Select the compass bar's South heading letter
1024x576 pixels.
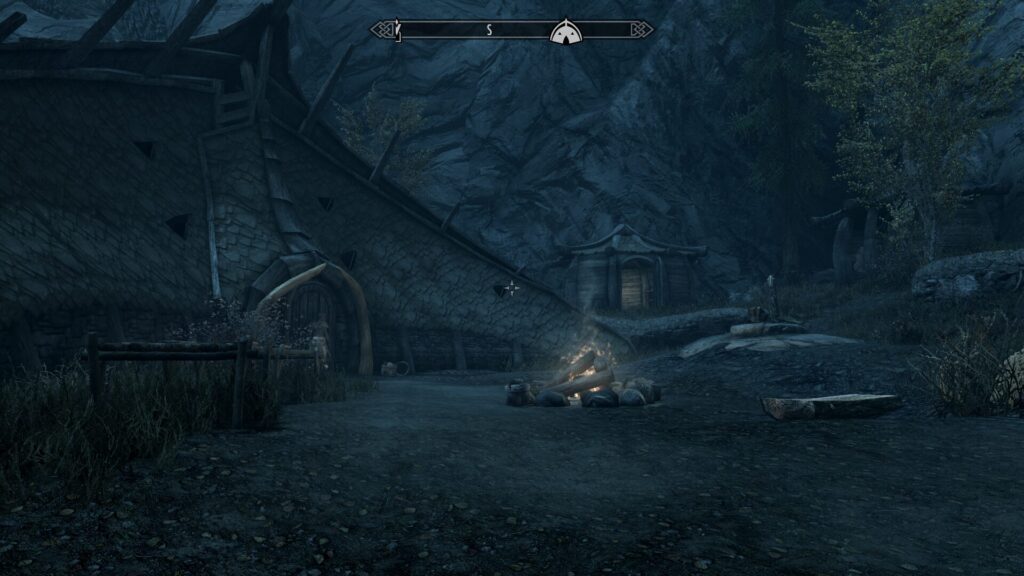tap(489, 30)
